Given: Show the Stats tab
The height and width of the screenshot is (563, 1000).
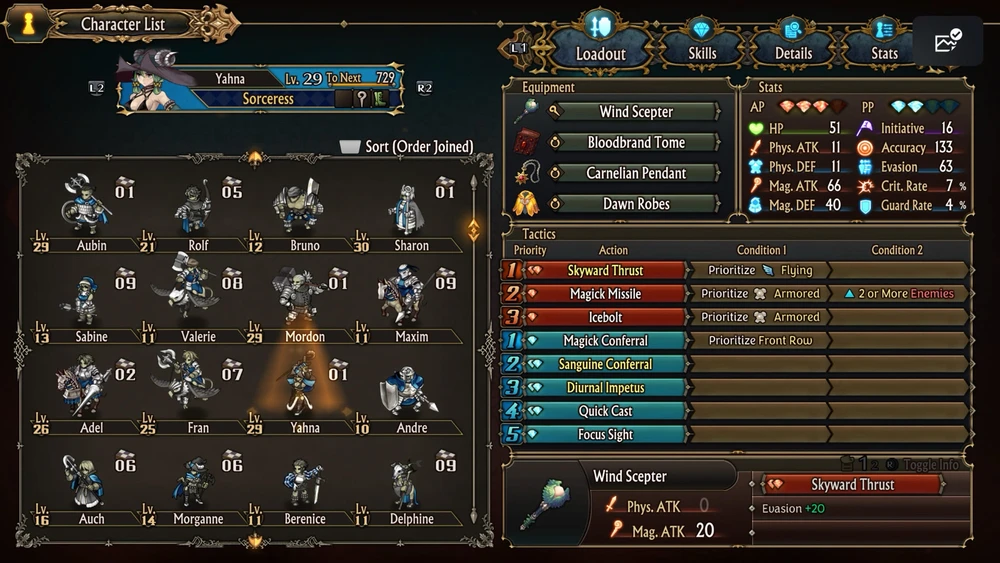Looking at the screenshot, I should click(884, 53).
